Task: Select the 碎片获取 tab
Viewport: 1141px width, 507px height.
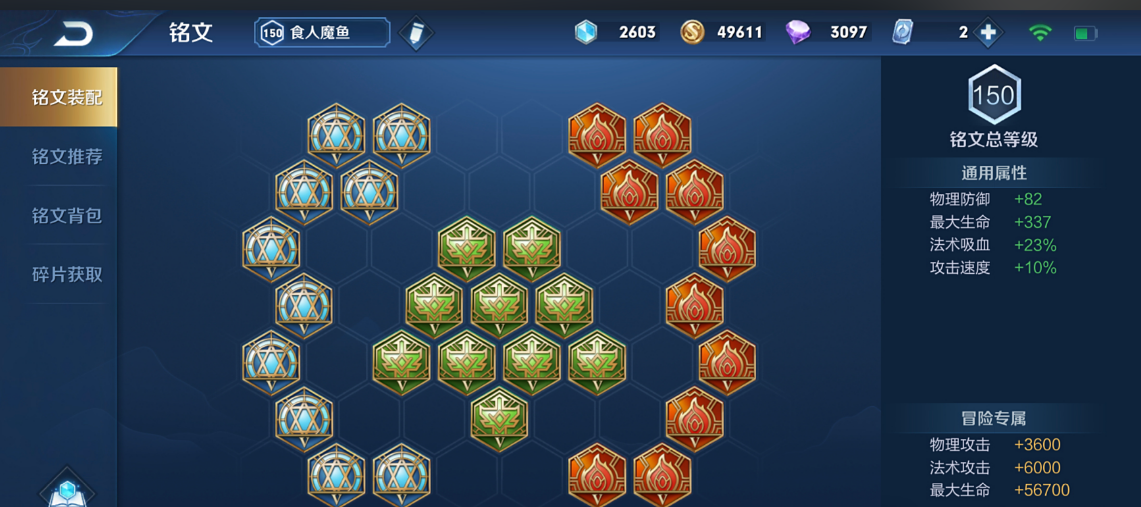Action: point(66,275)
